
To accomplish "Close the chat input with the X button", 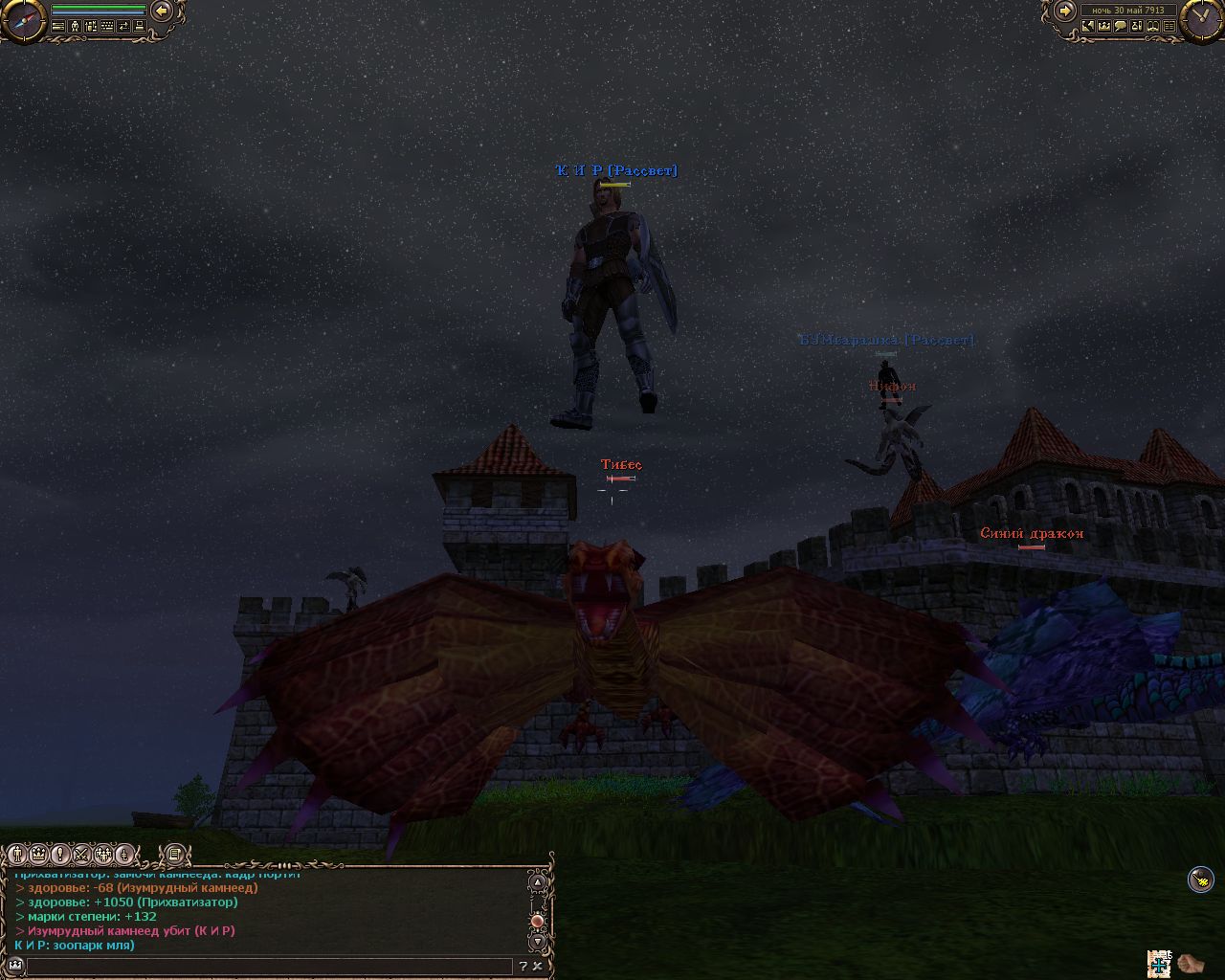I will 538,966.
